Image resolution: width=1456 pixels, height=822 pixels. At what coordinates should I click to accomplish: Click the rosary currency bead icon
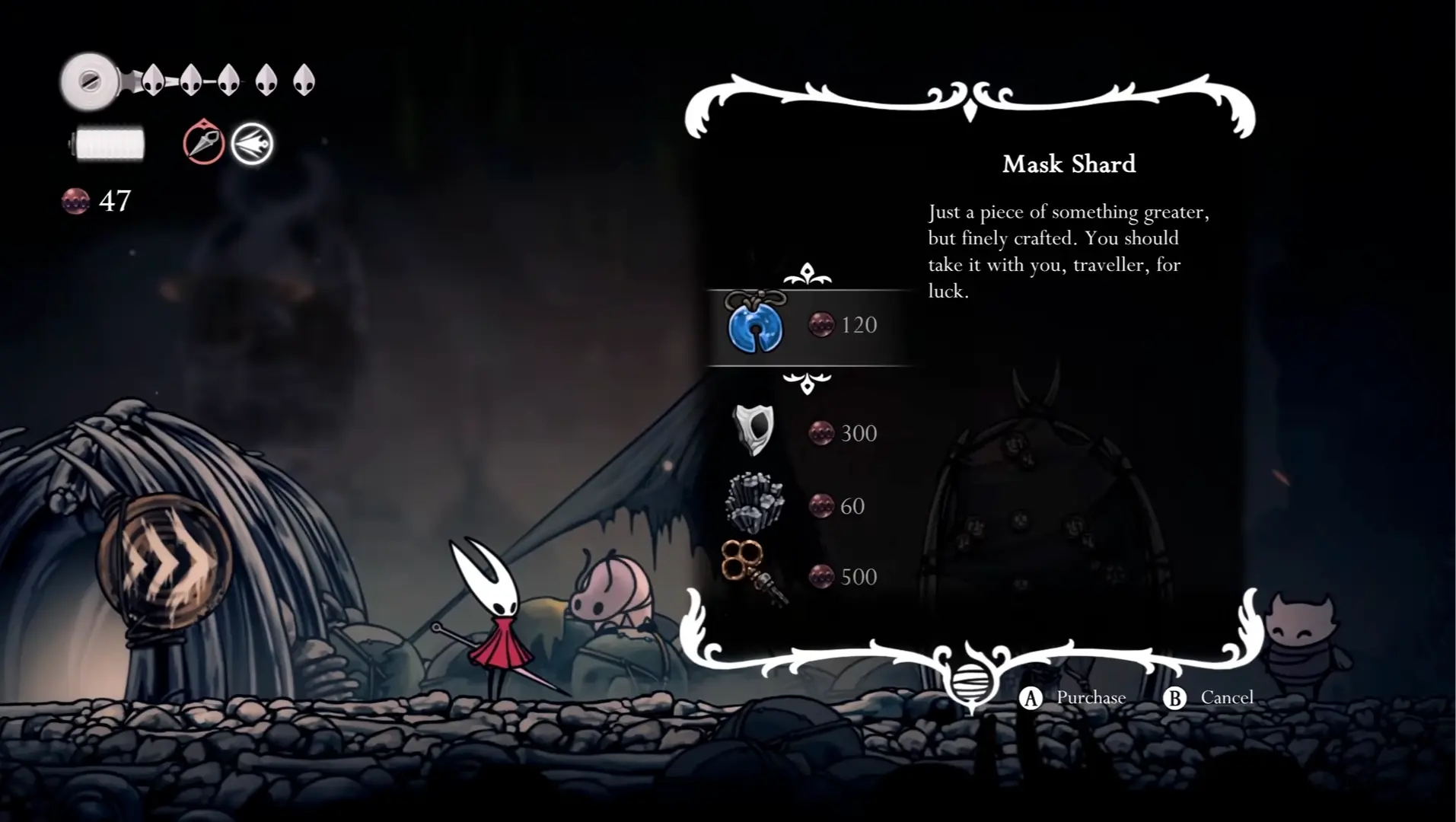point(76,202)
